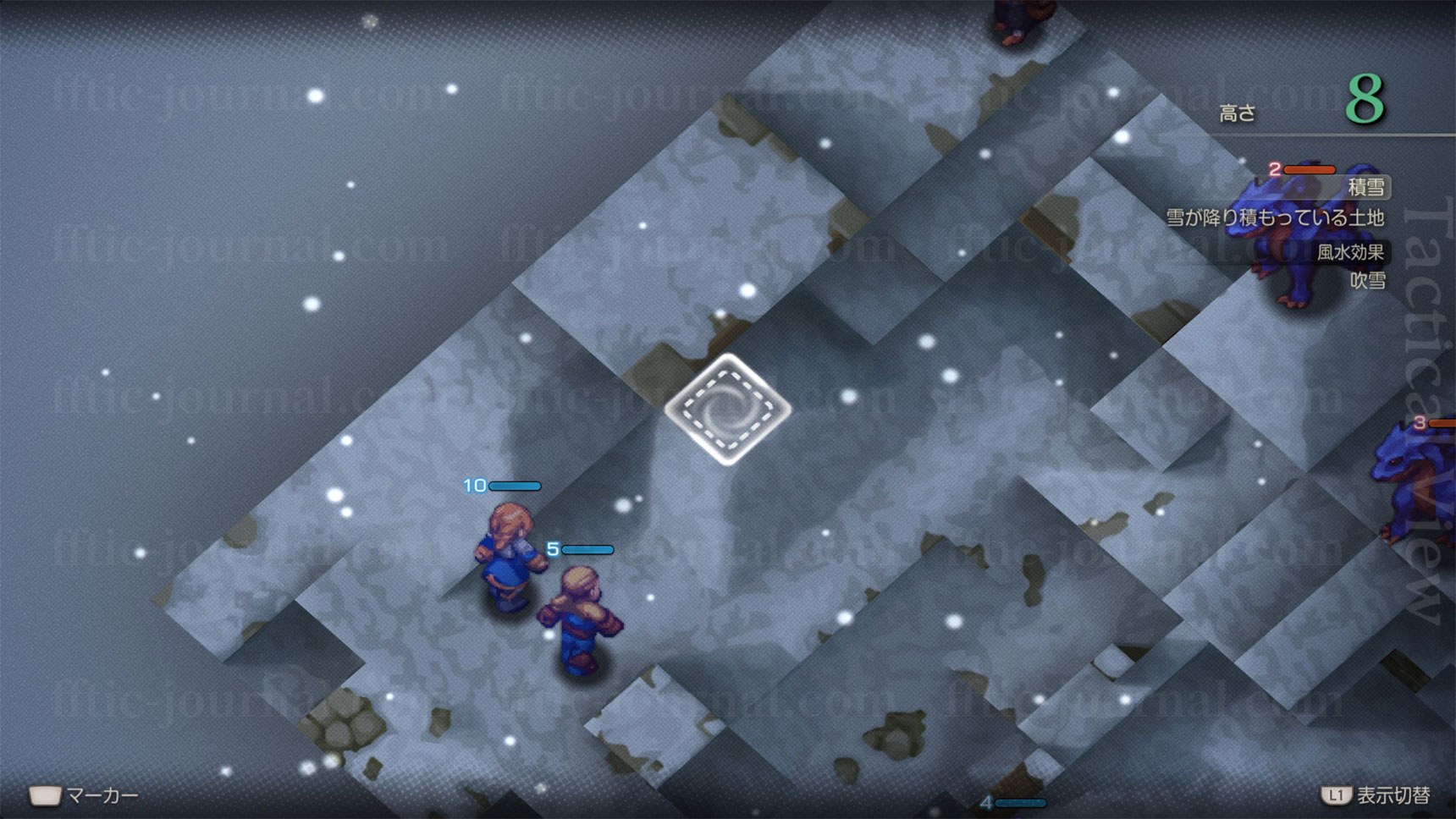
Task: Choose the ally unit with turn order 5
Action: tap(582, 621)
